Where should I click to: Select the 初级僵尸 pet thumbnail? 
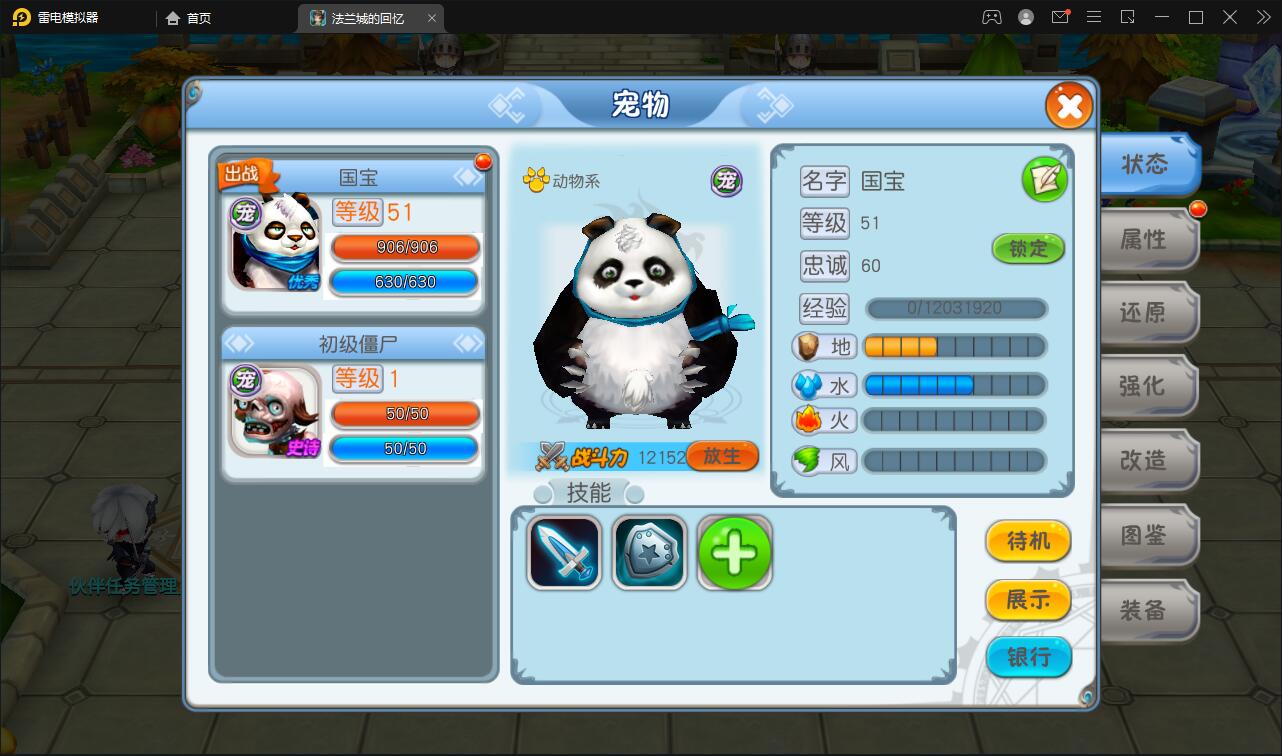[x=274, y=413]
